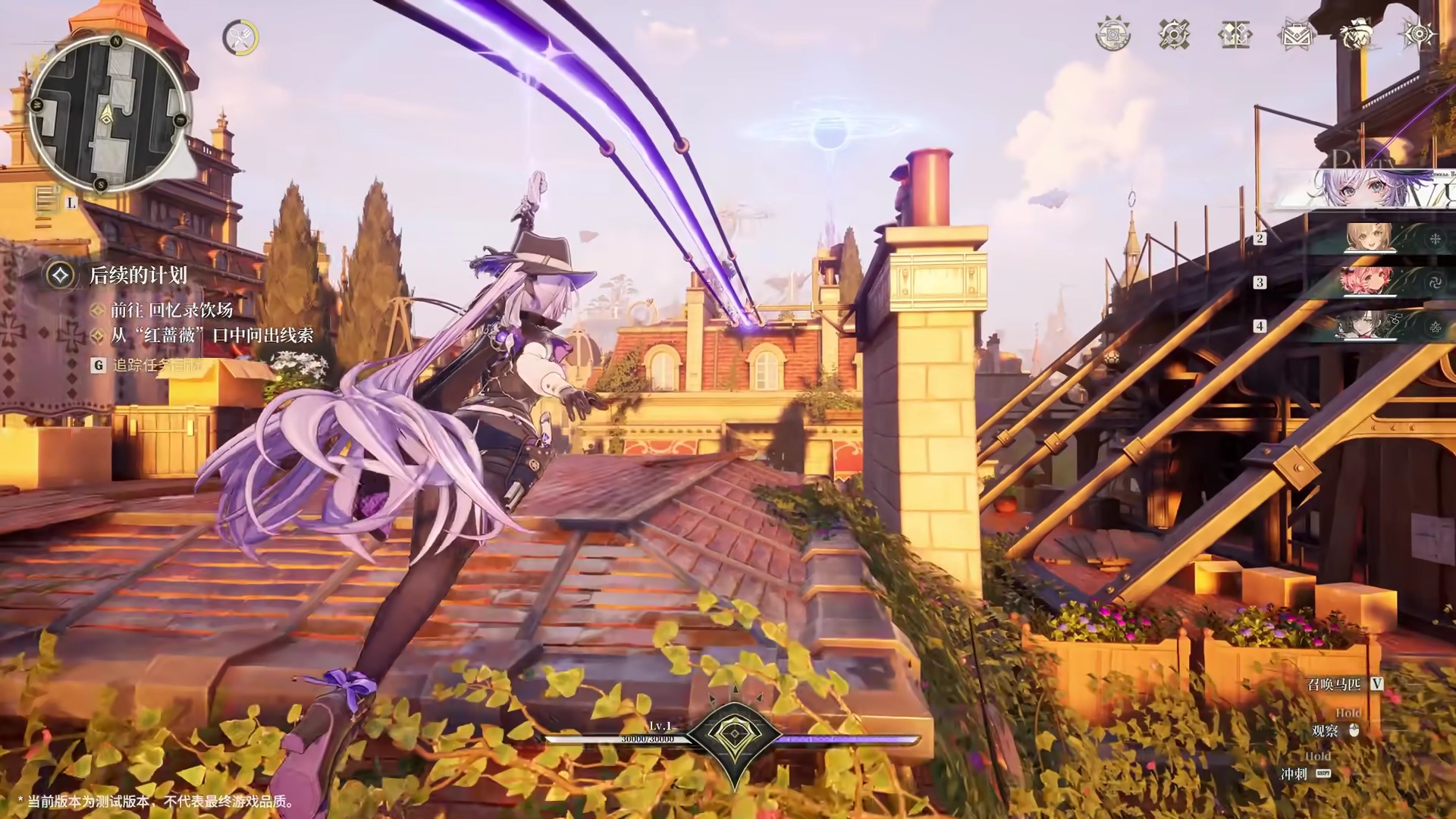Open the crossed-arrows gear menu icon
Image resolution: width=1456 pixels, height=819 pixels.
pyautogui.click(x=1174, y=35)
